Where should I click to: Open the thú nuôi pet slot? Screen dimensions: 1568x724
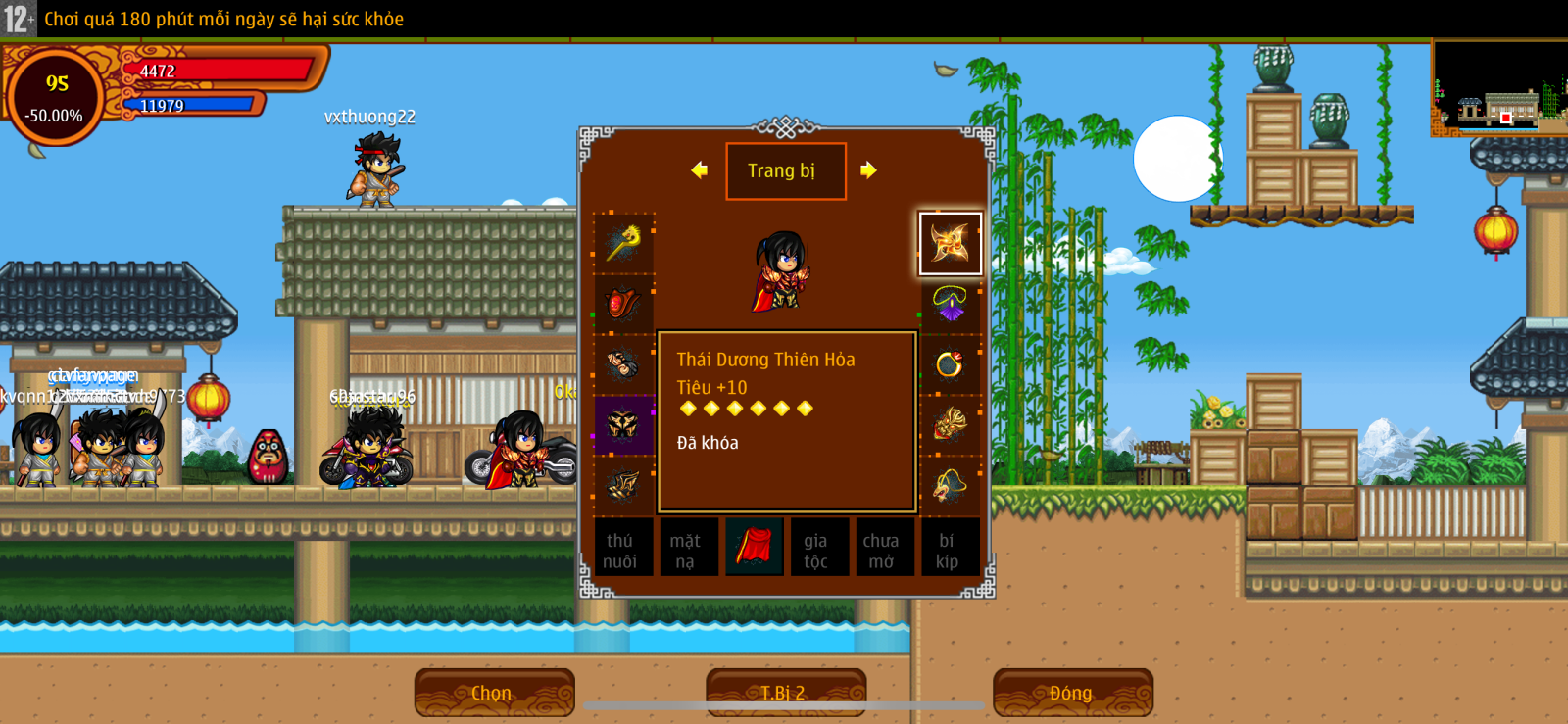click(620, 549)
